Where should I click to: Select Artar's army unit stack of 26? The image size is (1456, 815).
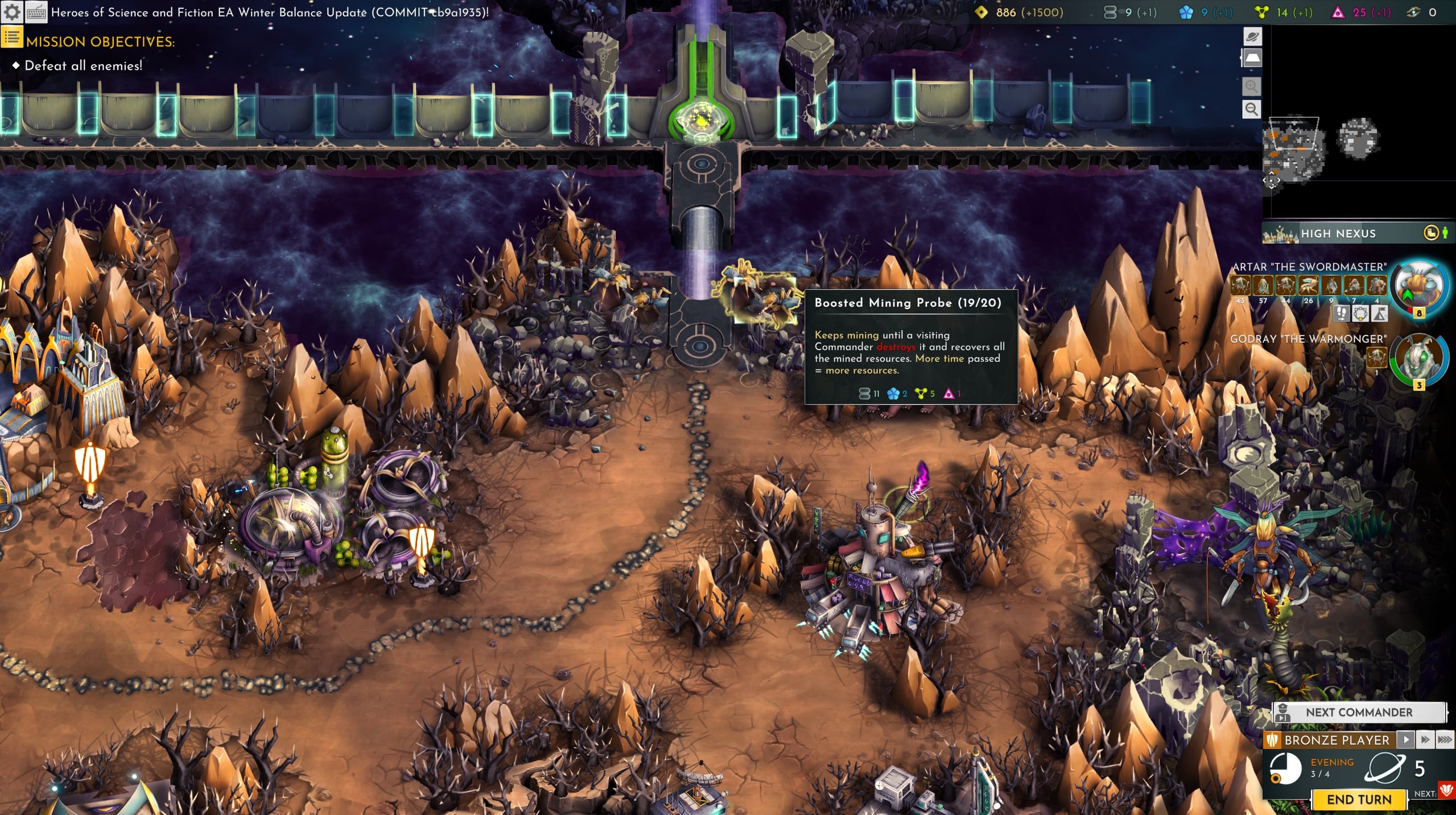pos(1308,285)
